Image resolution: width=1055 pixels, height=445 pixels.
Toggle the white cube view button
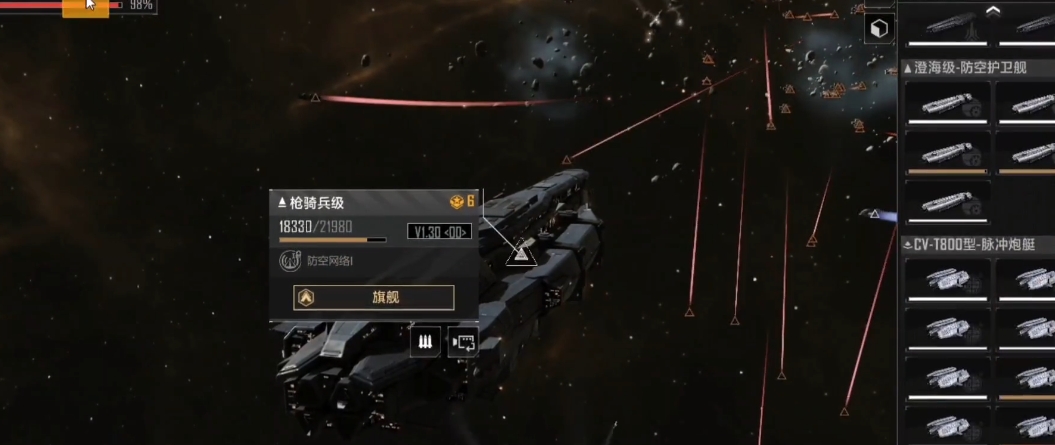coord(879,29)
